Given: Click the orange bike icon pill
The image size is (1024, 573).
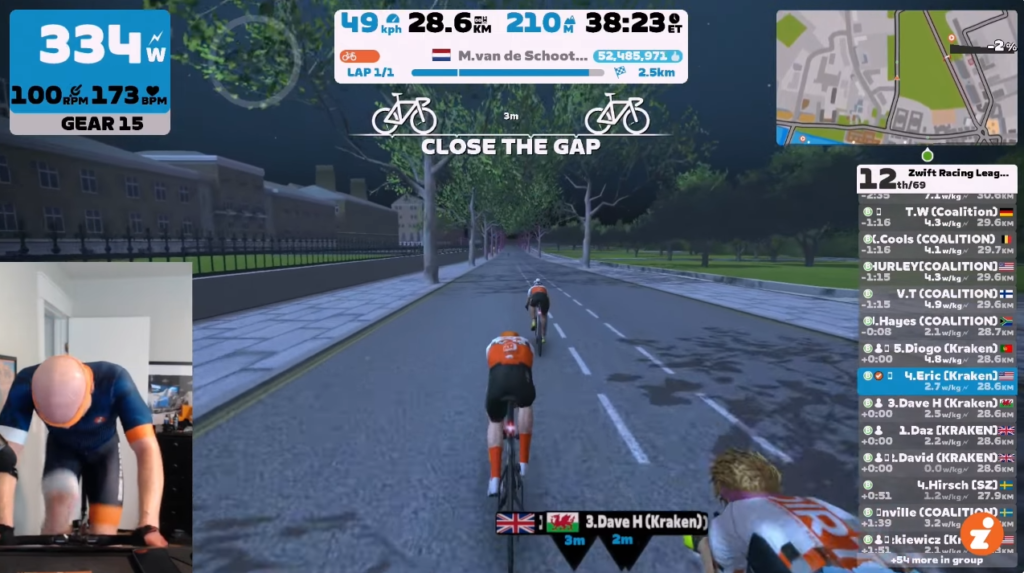Looking at the screenshot, I should click(360, 57).
